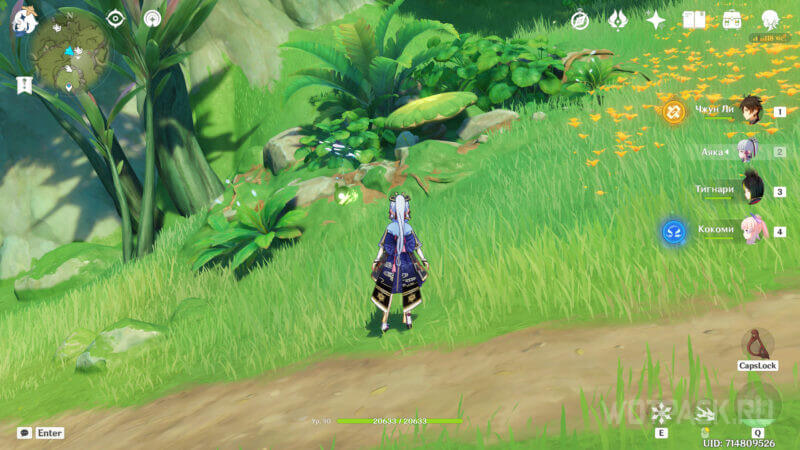The height and width of the screenshot is (450, 800).
Task: Use the red gadget above CapsLock
Action: point(757,343)
